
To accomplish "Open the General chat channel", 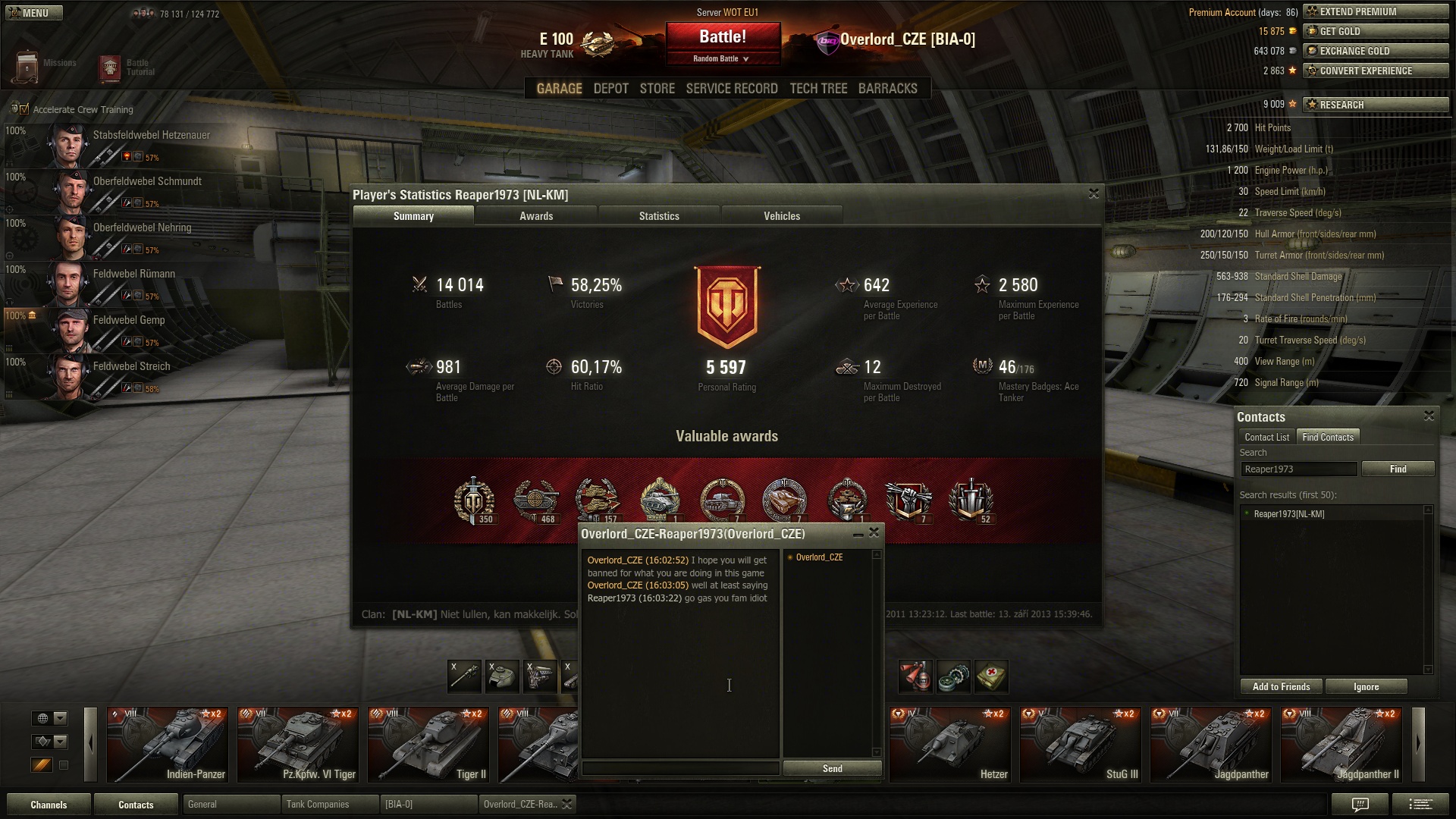I will (231, 804).
